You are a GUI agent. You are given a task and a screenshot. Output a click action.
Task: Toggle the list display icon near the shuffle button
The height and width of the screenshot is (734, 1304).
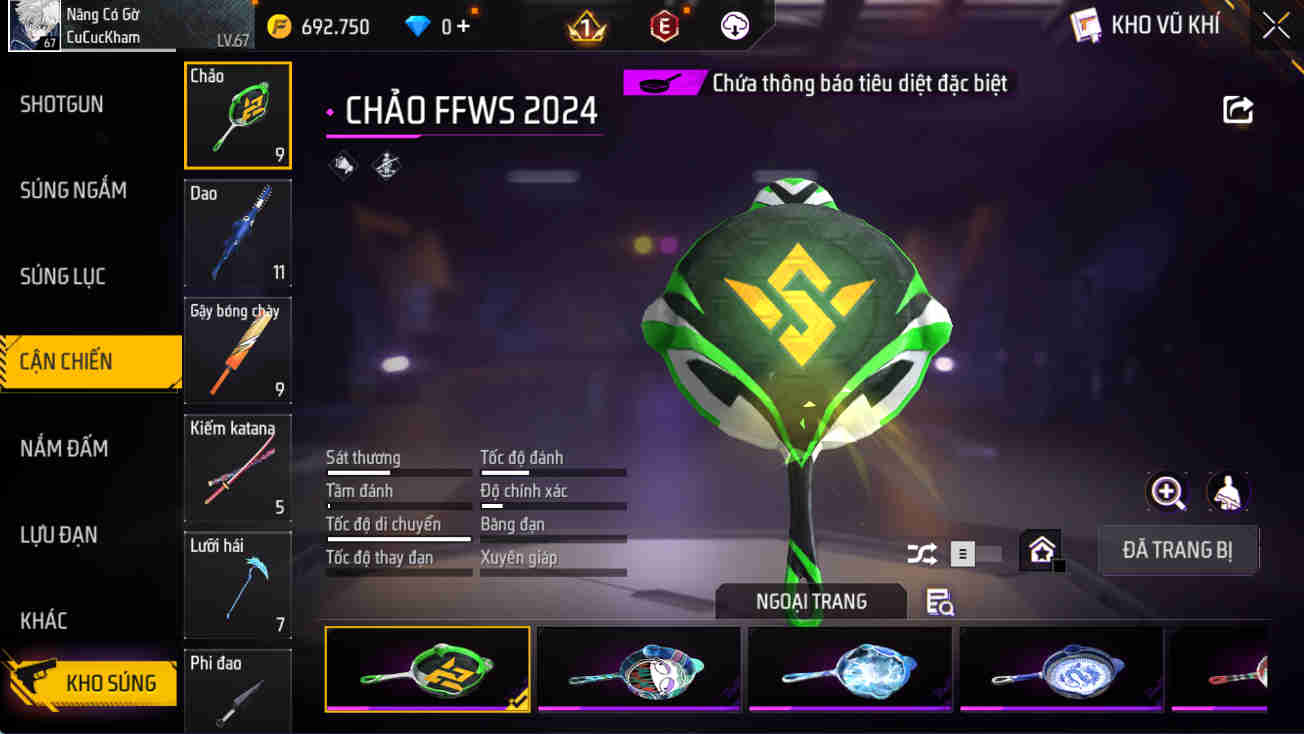962,553
